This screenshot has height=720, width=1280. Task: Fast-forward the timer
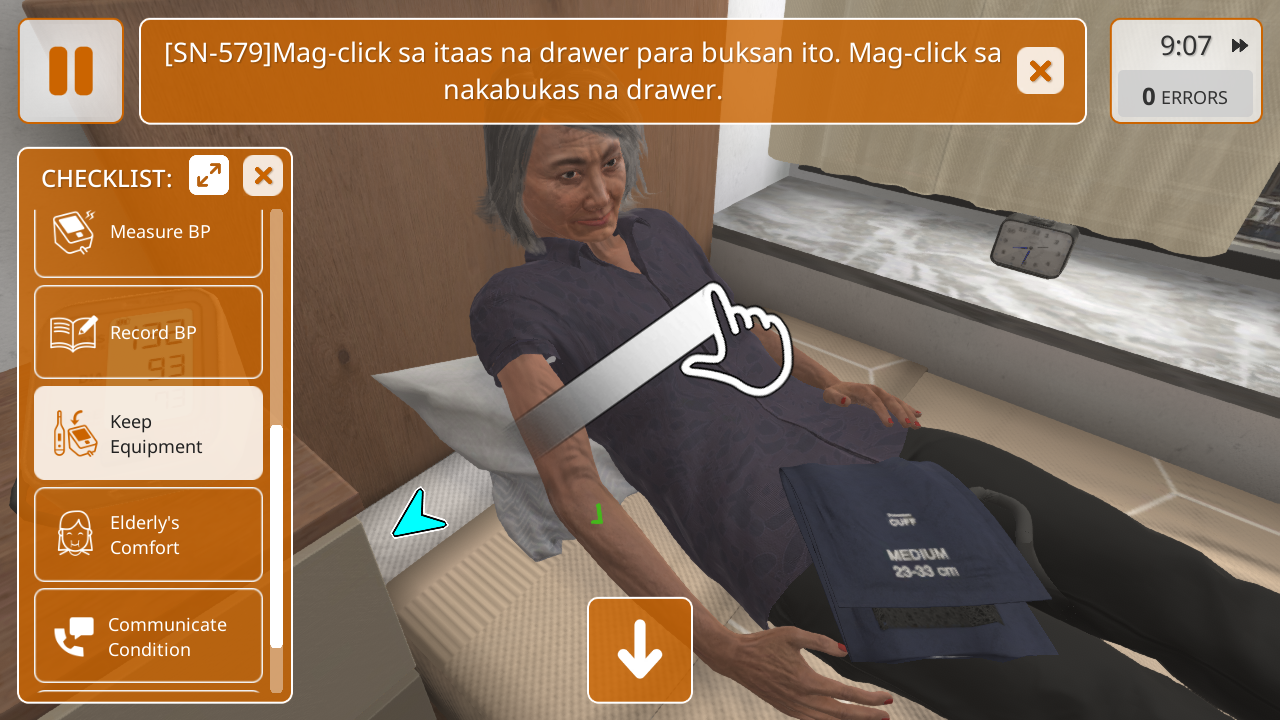coord(1240,46)
